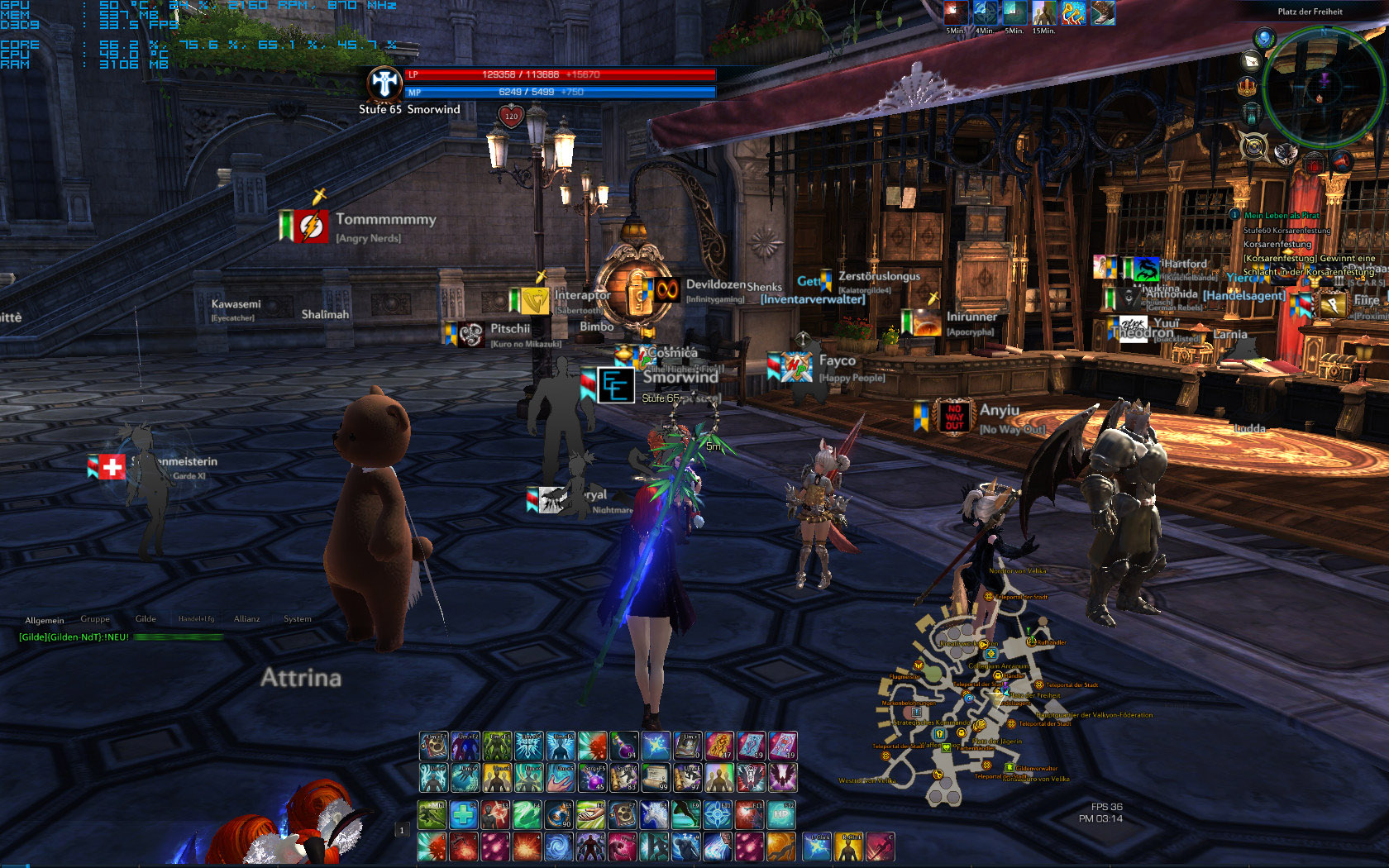Show the System chat tab

[298, 619]
